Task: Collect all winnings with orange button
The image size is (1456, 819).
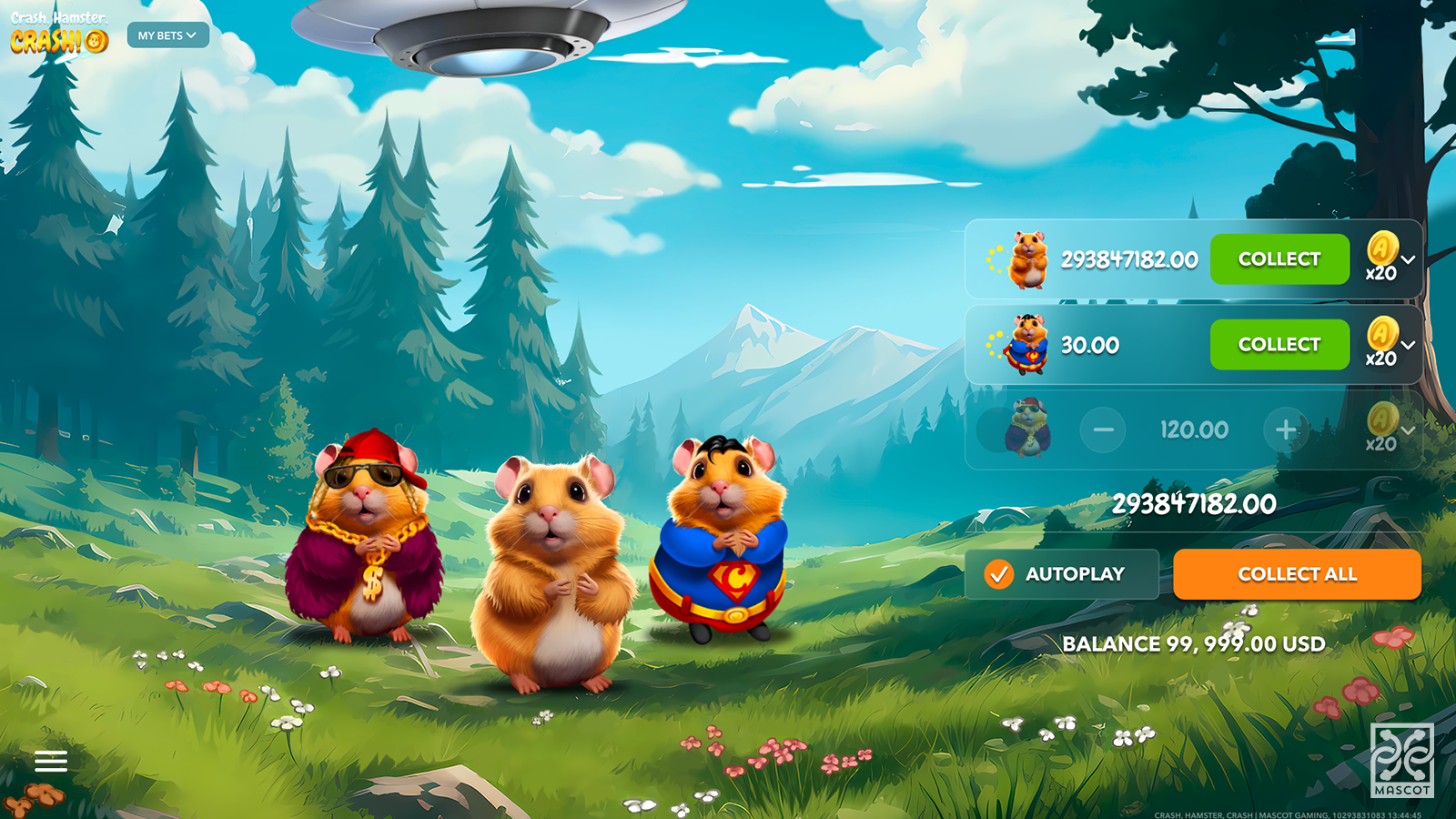Action: [x=1297, y=574]
